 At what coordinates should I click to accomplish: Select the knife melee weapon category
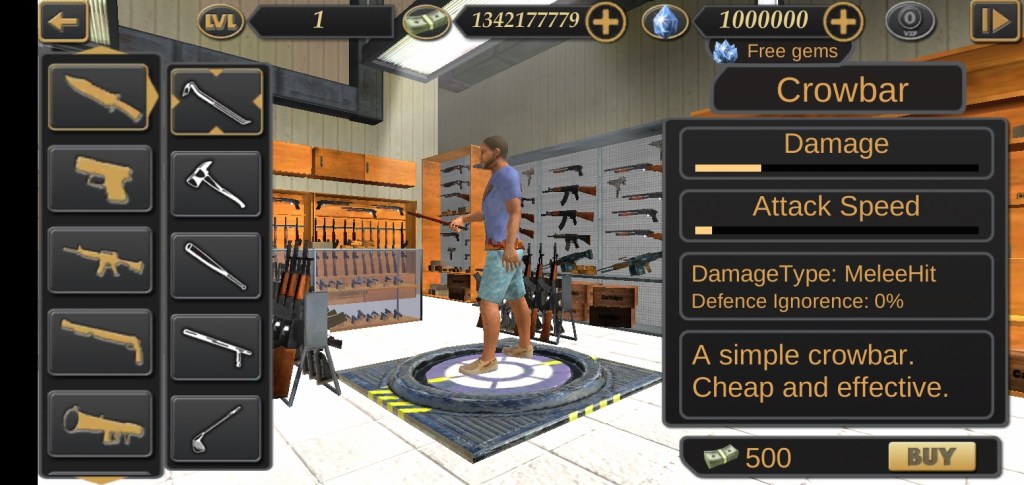tap(99, 96)
